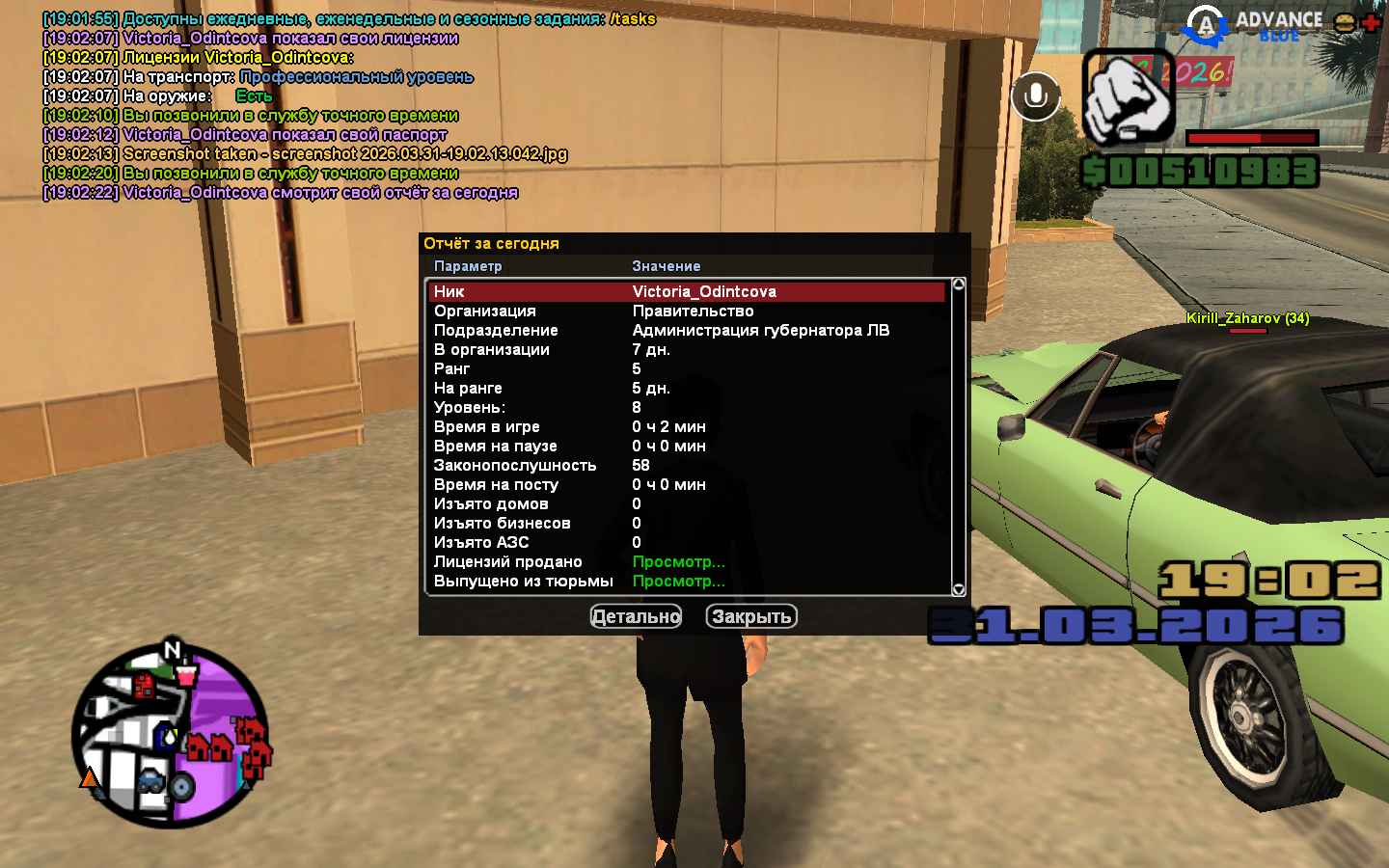
Task: Highlight the Законопослушность row
Action: [x=687, y=465]
